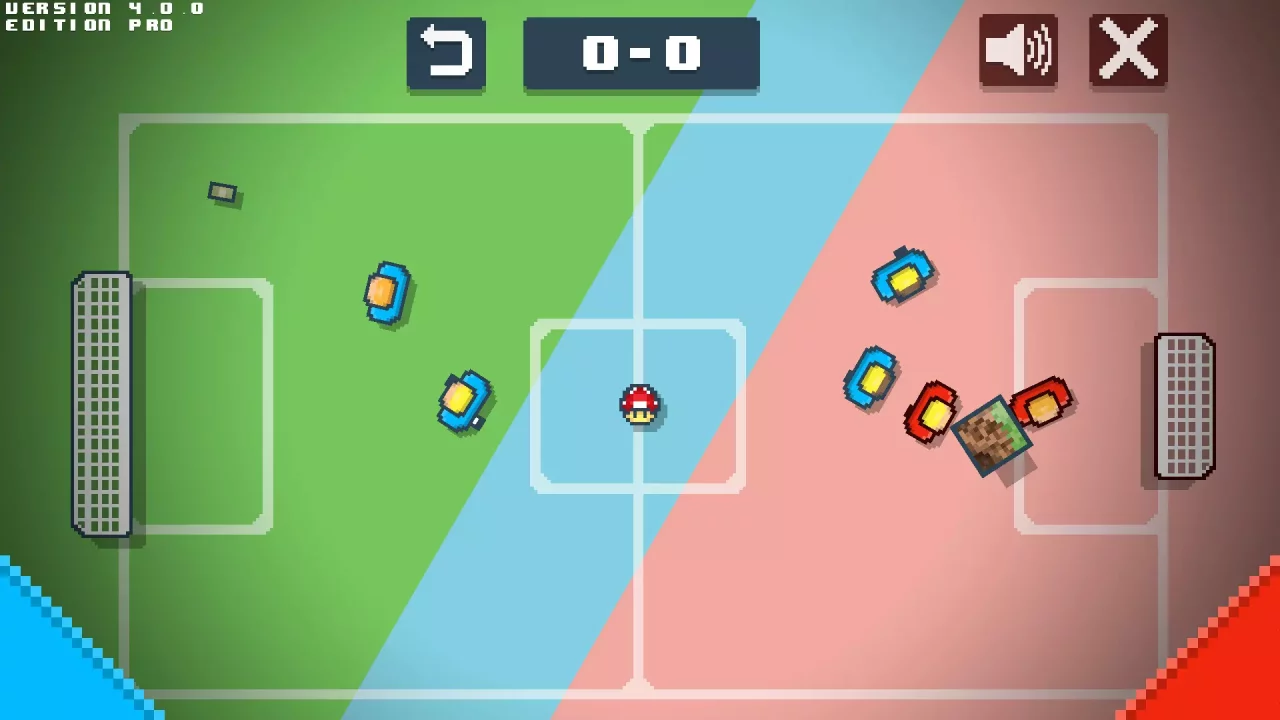This screenshot has height=720, width=1280.
Task: Select the topmost blue player on pink half
Action: [x=903, y=277]
